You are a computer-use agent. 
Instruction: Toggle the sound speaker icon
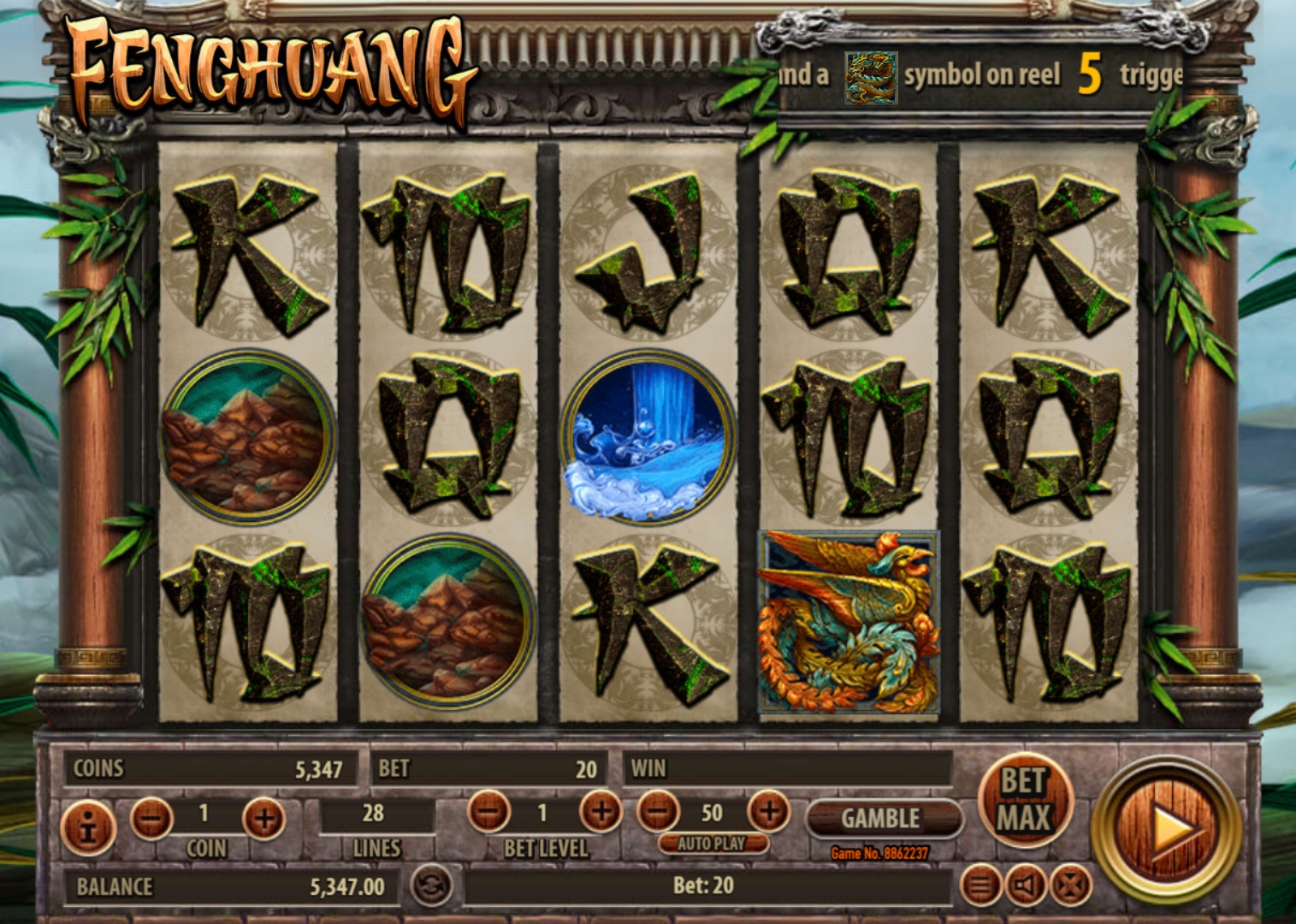[1026, 885]
